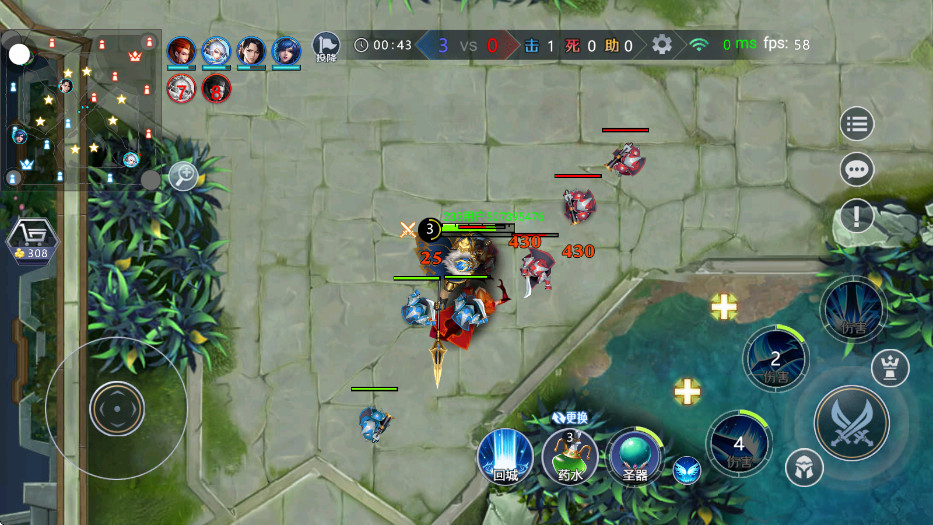Select the white-haired ally hero portrait
Image resolution: width=933 pixels, height=525 pixels.
(x=216, y=50)
